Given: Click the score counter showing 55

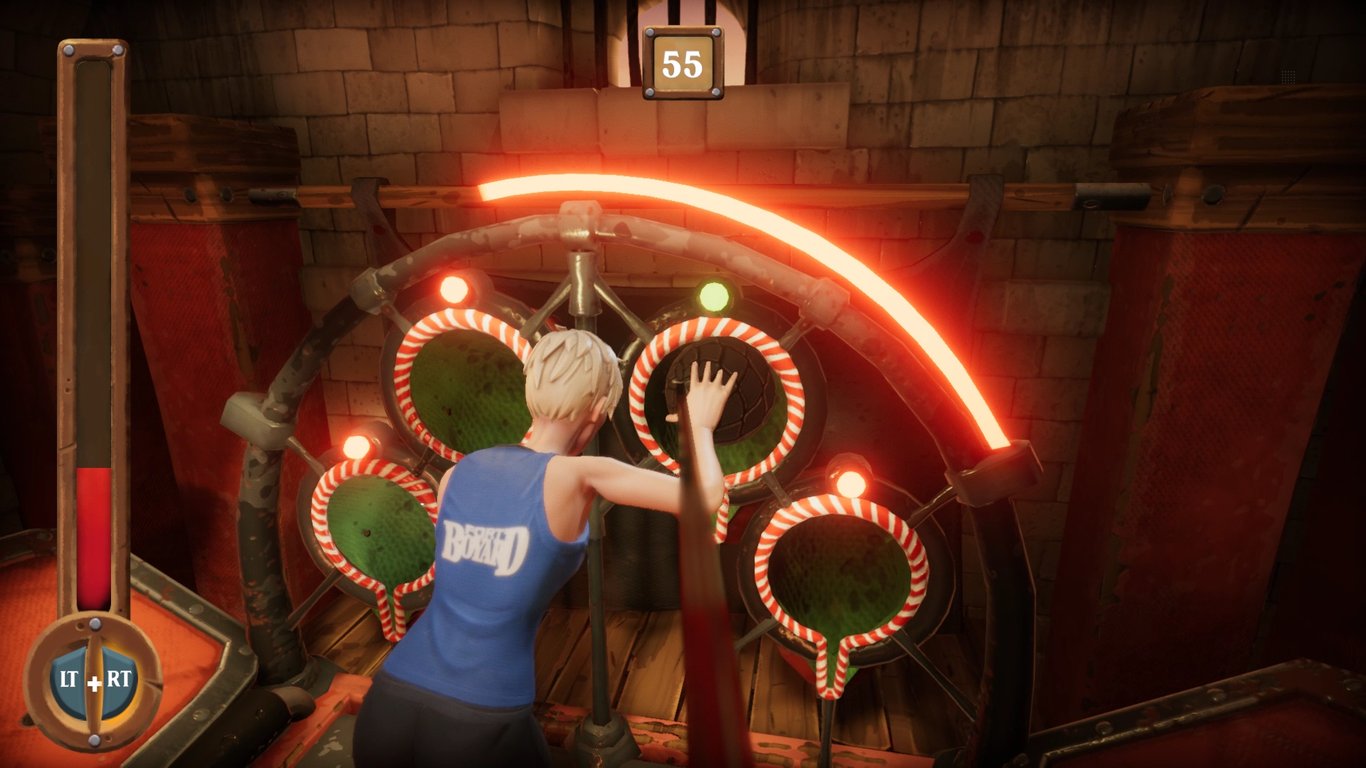Looking at the screenshot, I should (x=683, y=60).
